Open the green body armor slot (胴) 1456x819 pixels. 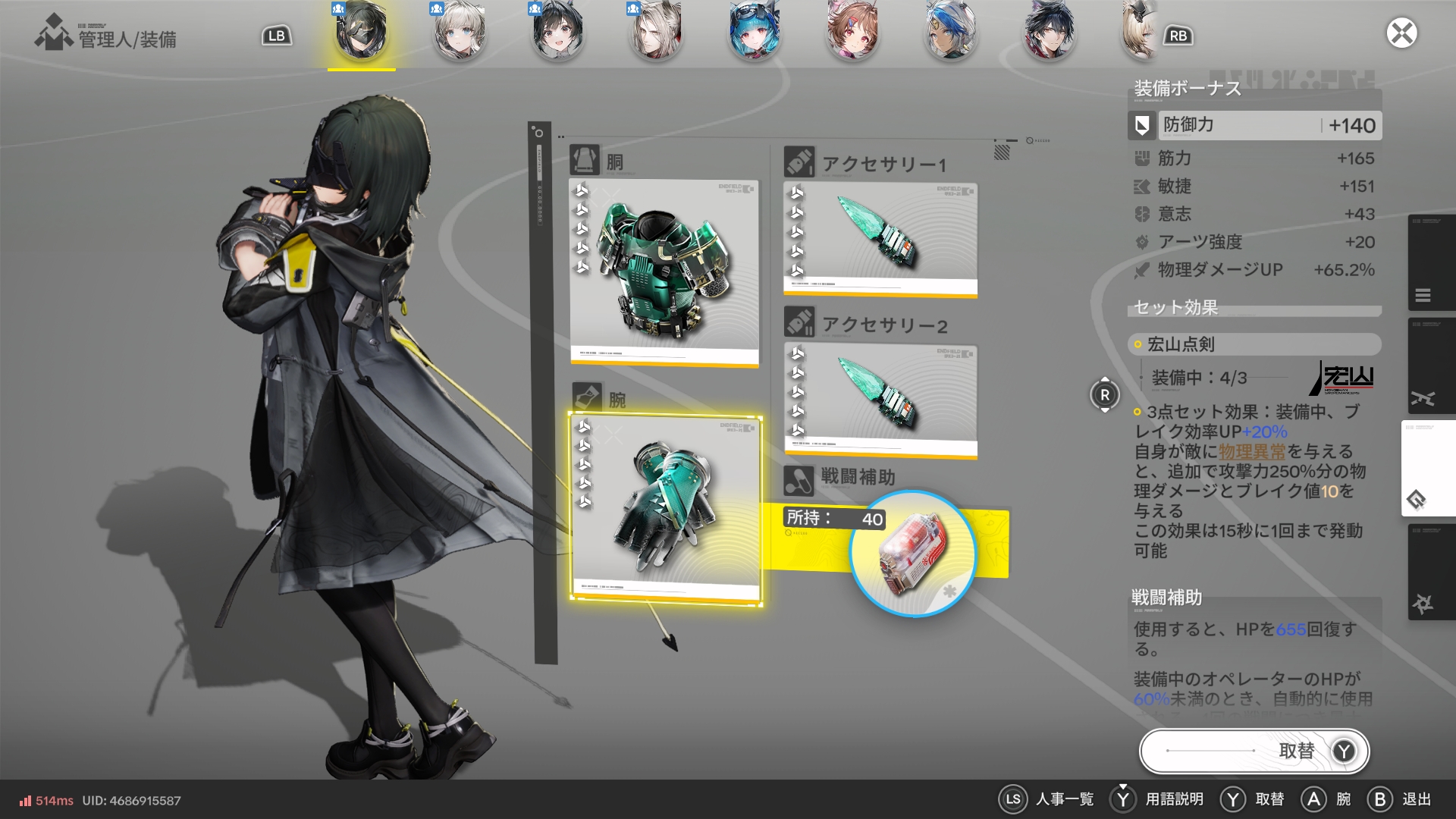click(x=664, y=273)
